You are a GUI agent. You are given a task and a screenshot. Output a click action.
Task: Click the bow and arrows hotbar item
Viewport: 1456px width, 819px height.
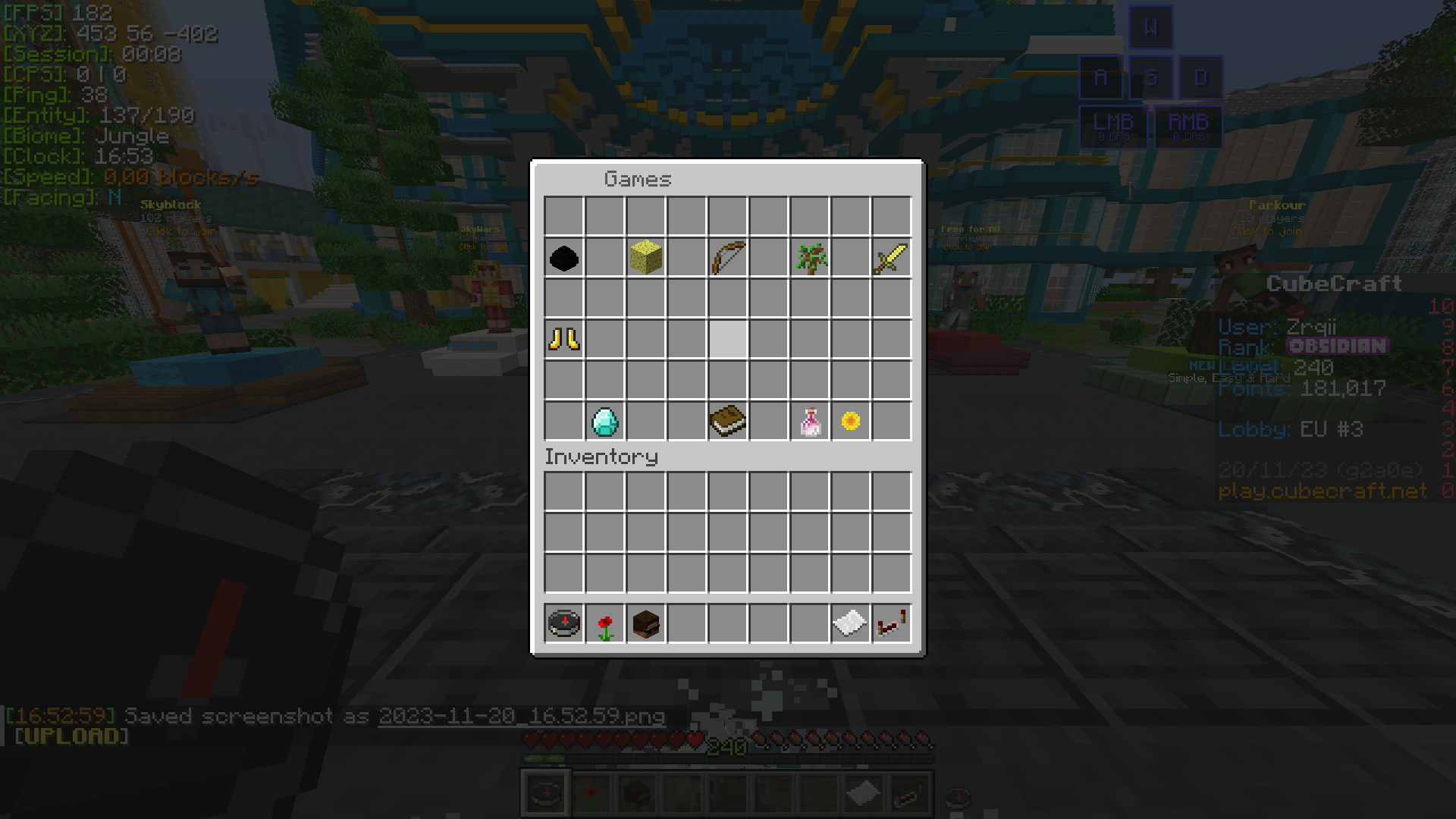point(891,622)
